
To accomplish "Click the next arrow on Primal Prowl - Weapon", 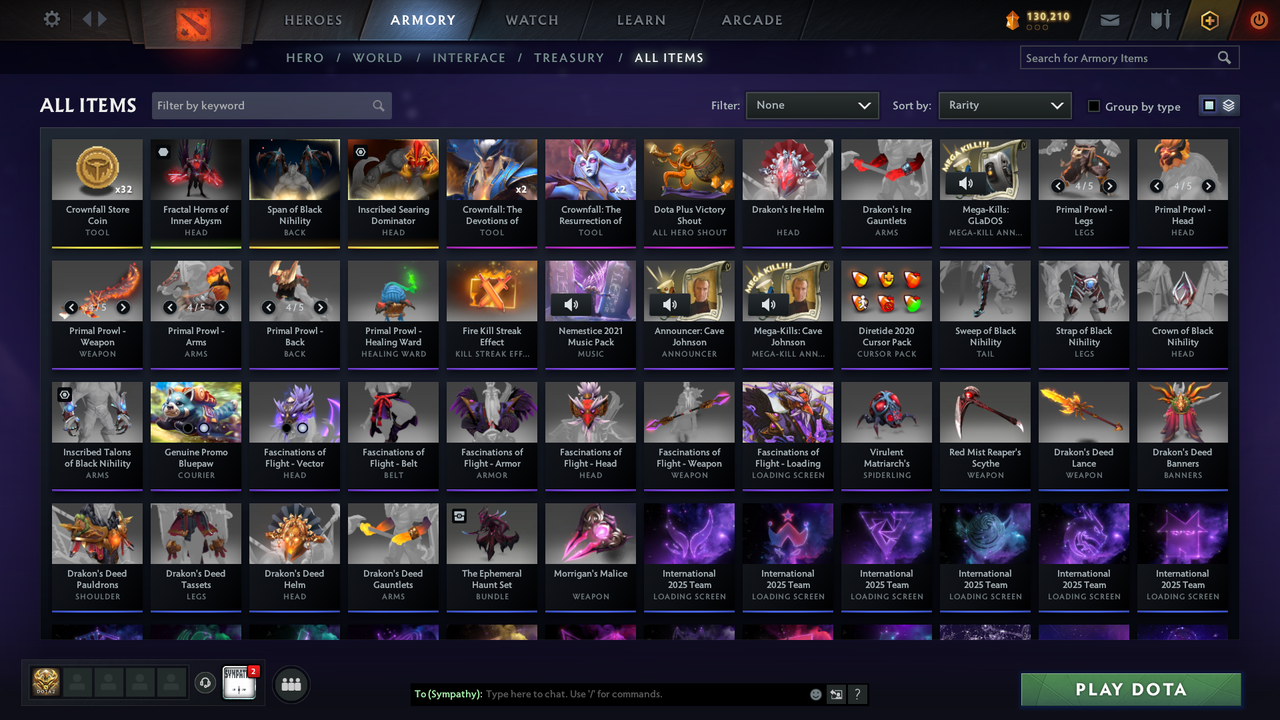I will pos(123,308).
